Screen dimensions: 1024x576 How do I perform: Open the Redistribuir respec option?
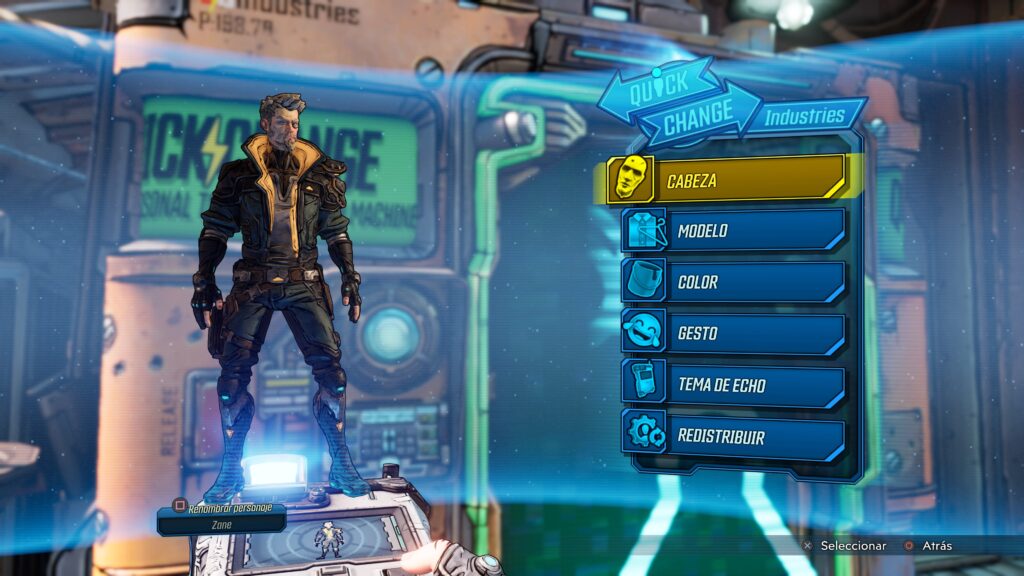pyautogui.click(x=733, y=437)
